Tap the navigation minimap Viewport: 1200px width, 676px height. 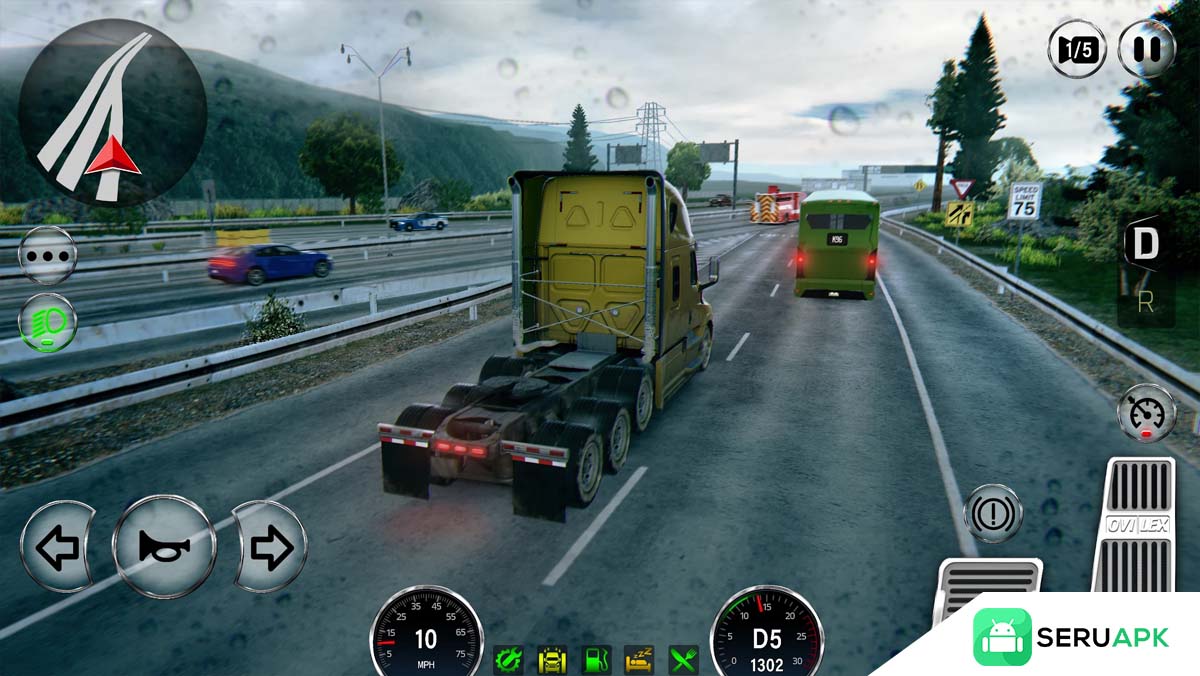pyautogui.click(x=112, y=110)
